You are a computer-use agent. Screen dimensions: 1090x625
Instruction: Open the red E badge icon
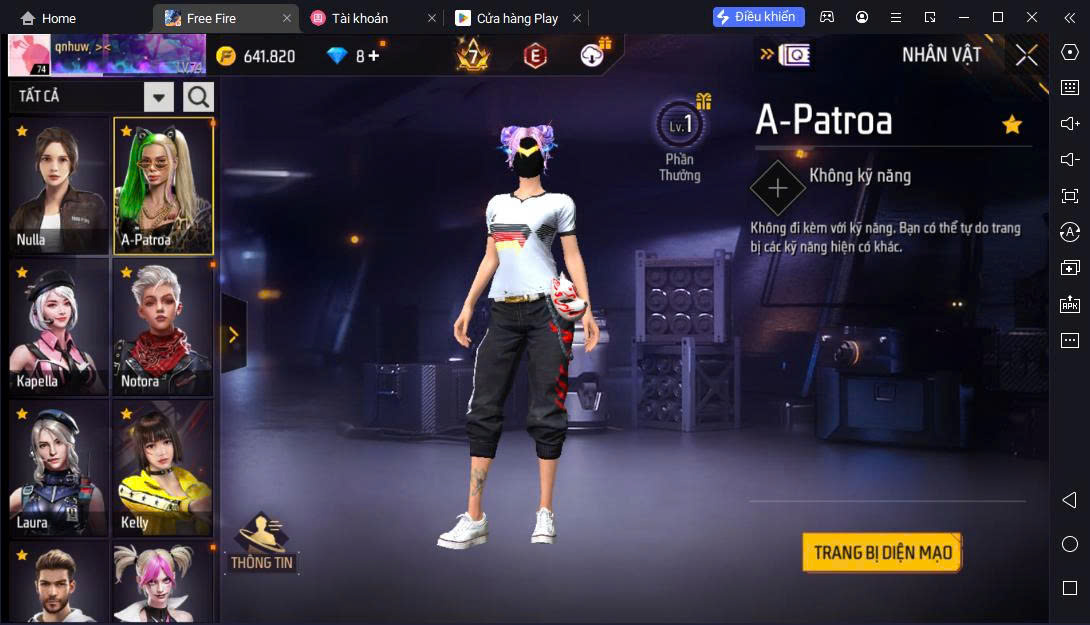[x=535, y=56]
